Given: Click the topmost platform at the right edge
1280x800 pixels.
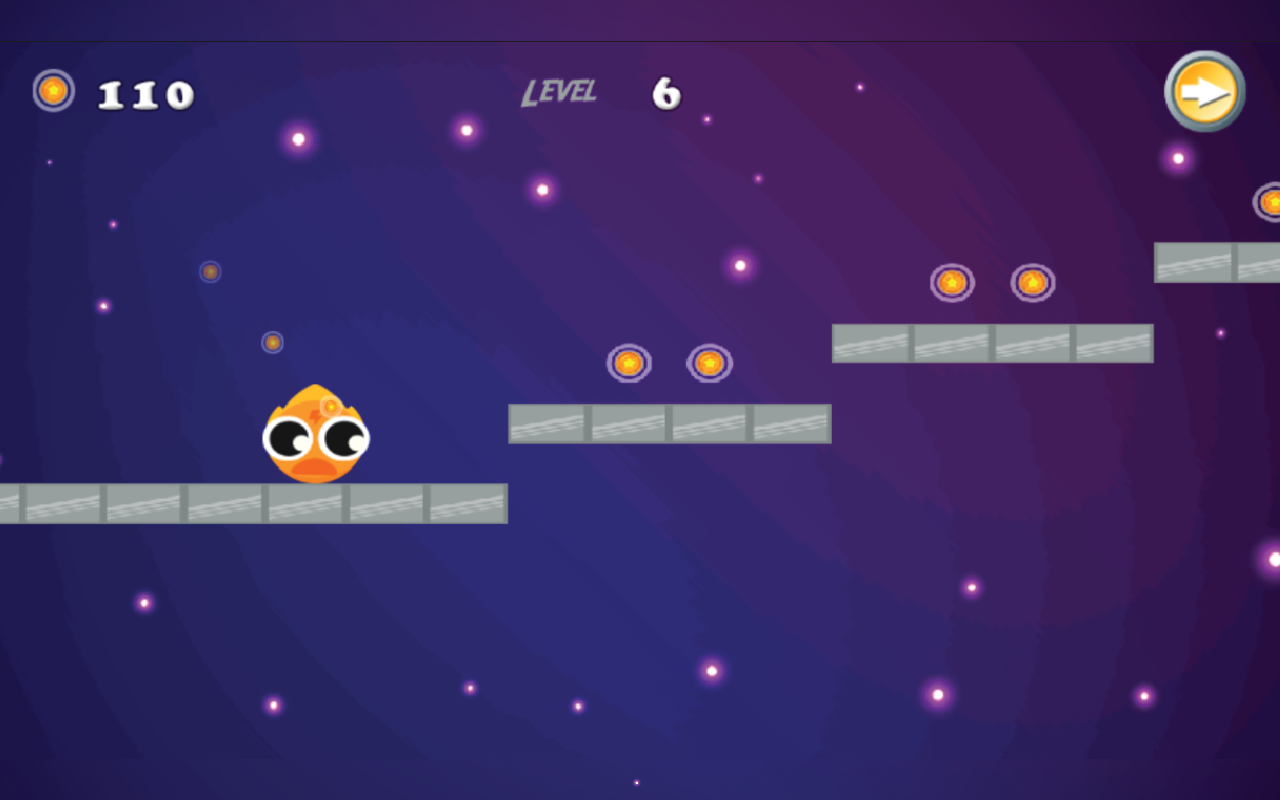Looking at the screenshot, I should pyautogui.click(x=1215, y=261).
